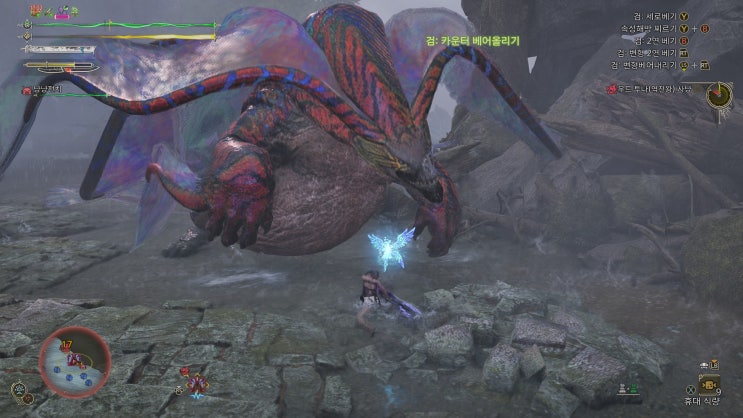Select the Uth Duna hunt quest tracker
Viewport: 743px width, 418px height.
[x=656, y=89]
